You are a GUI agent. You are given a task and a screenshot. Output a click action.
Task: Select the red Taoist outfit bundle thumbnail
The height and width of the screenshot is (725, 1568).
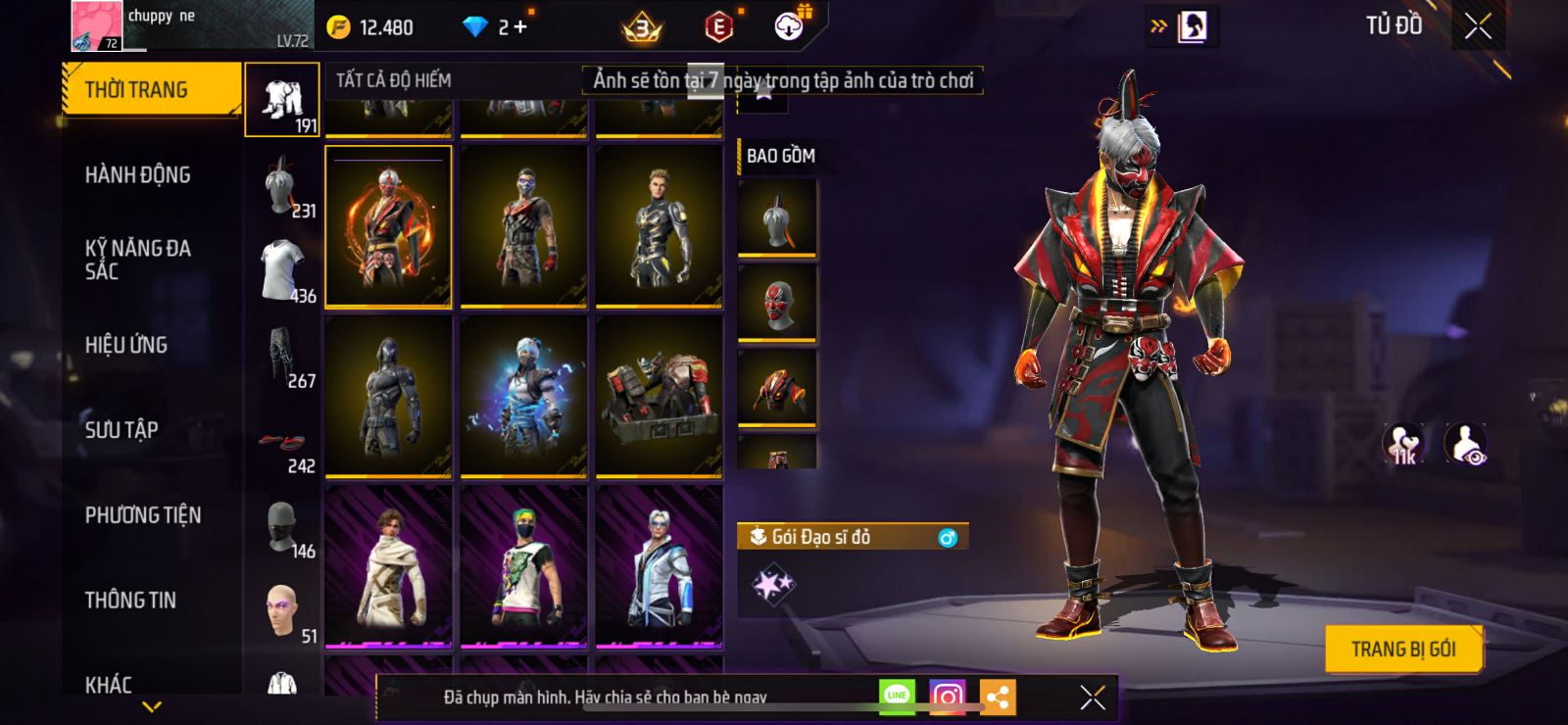coord(388,226)
